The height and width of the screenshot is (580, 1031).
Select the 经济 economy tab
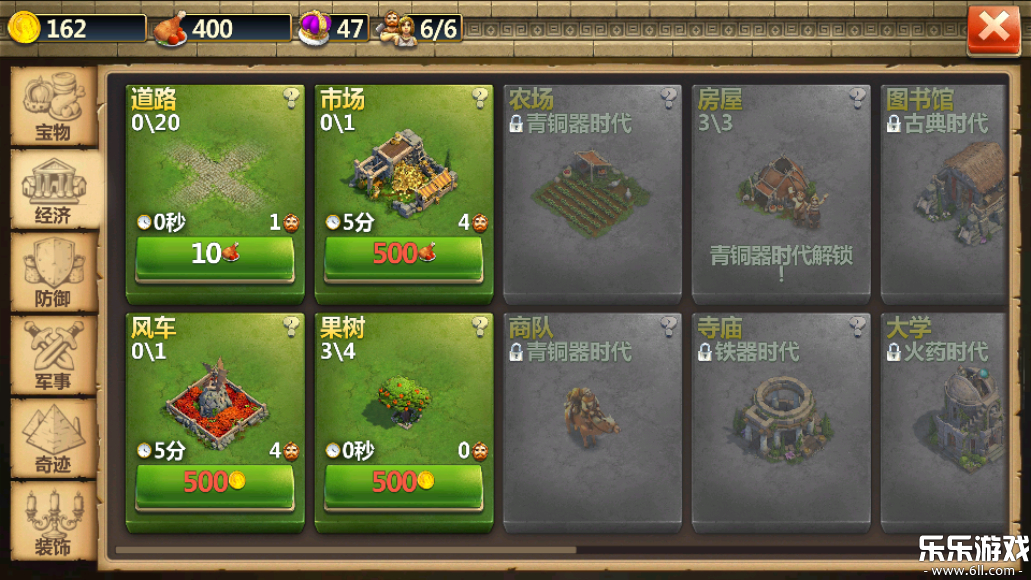click(54, 190)
